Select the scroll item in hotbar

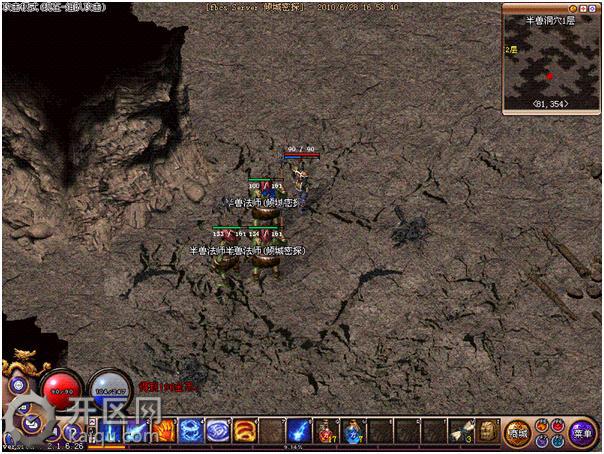[x=461, y=432]
